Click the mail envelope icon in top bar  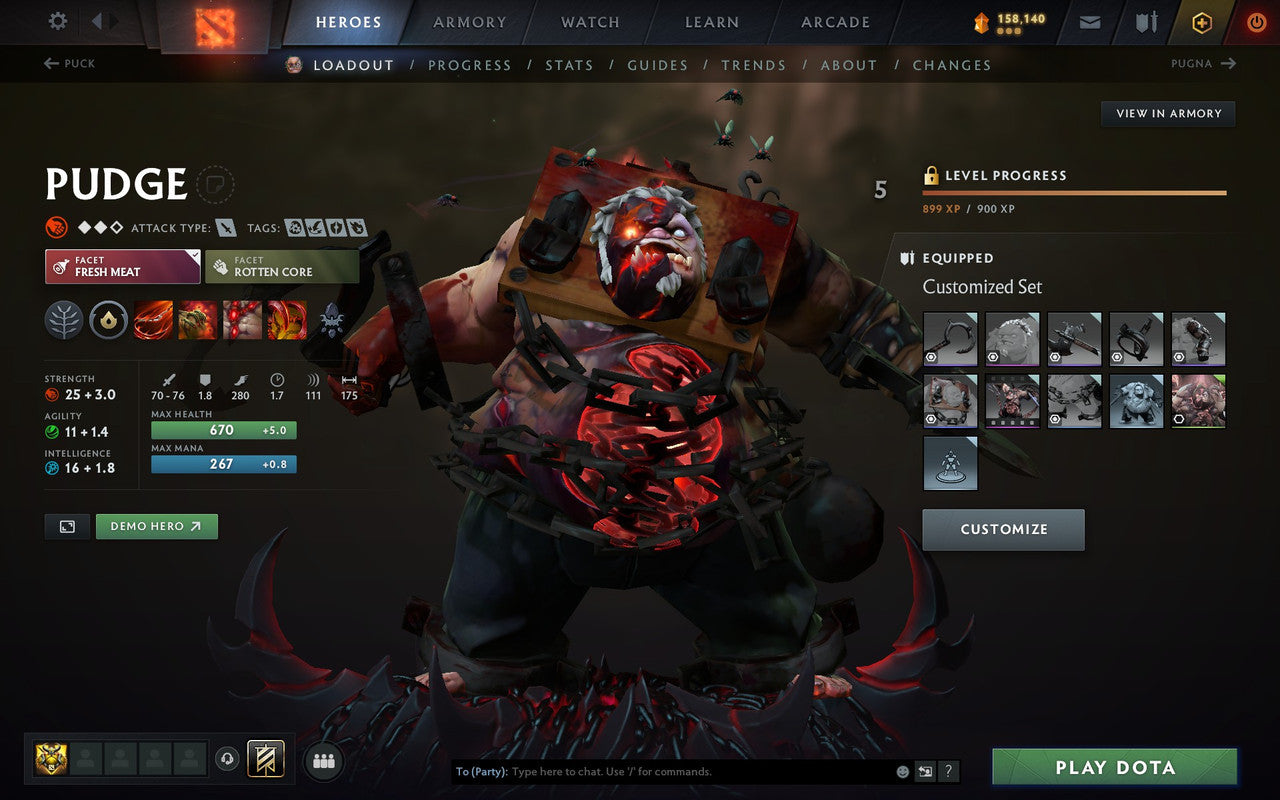pyautogui.click(x=1089, y=21)
